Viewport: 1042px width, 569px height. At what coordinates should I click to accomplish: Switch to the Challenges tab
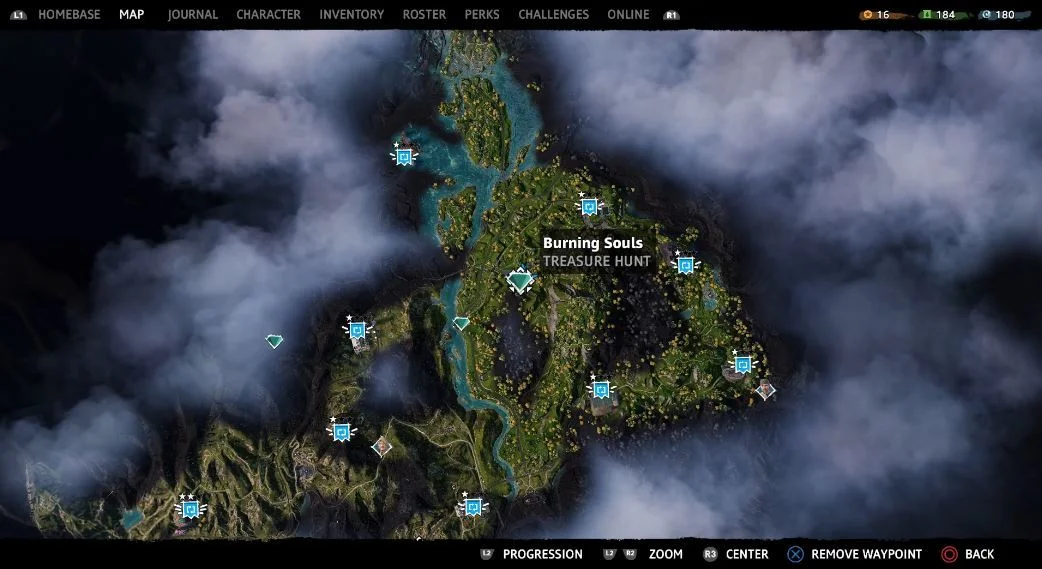coord(553,15)
